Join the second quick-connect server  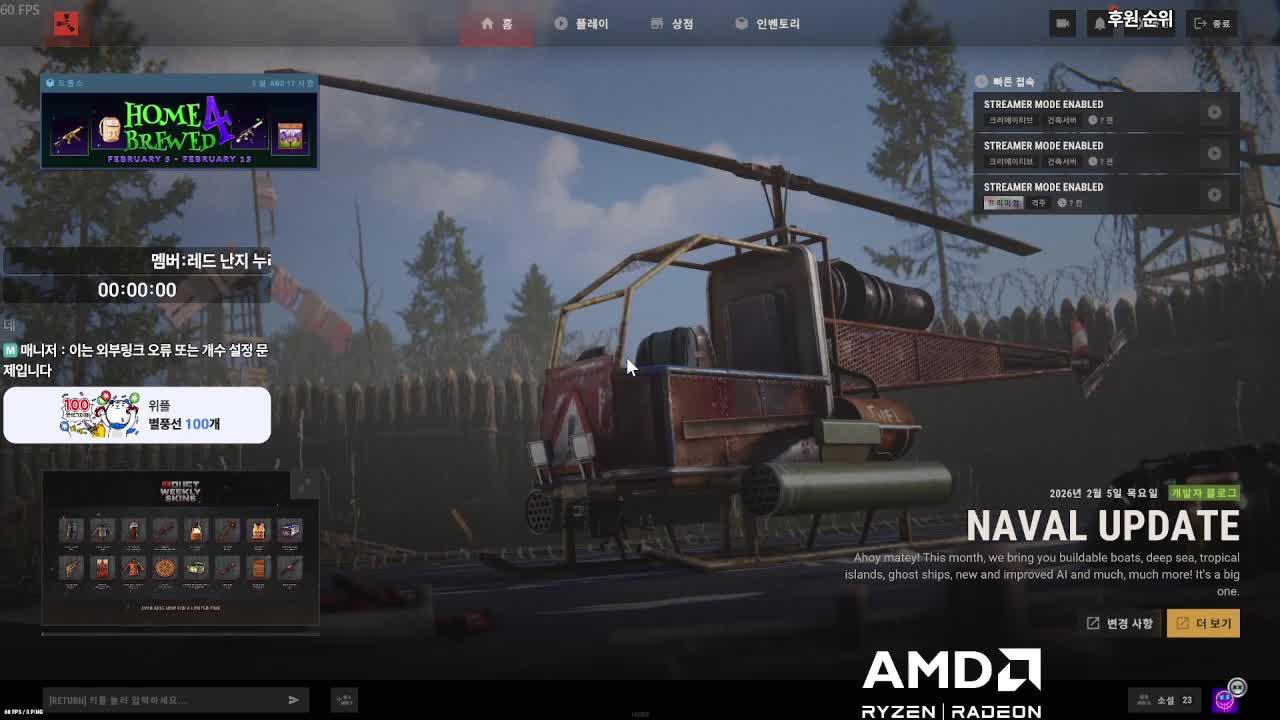click(1214, 153)
